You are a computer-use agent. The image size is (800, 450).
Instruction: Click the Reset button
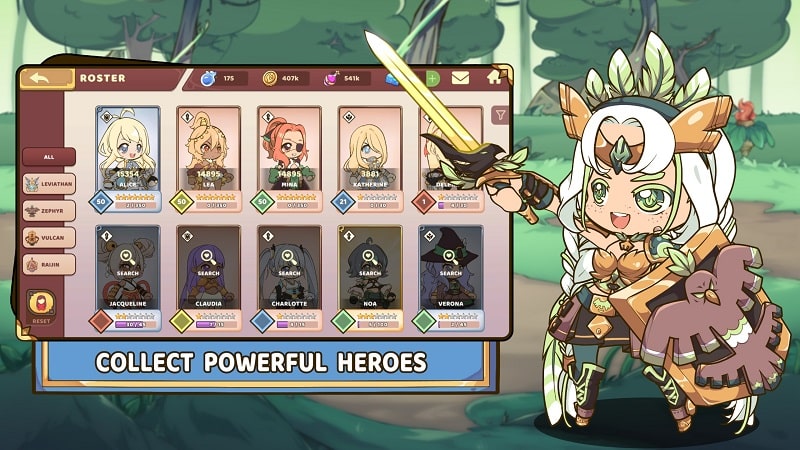click(x=42, y=307)
